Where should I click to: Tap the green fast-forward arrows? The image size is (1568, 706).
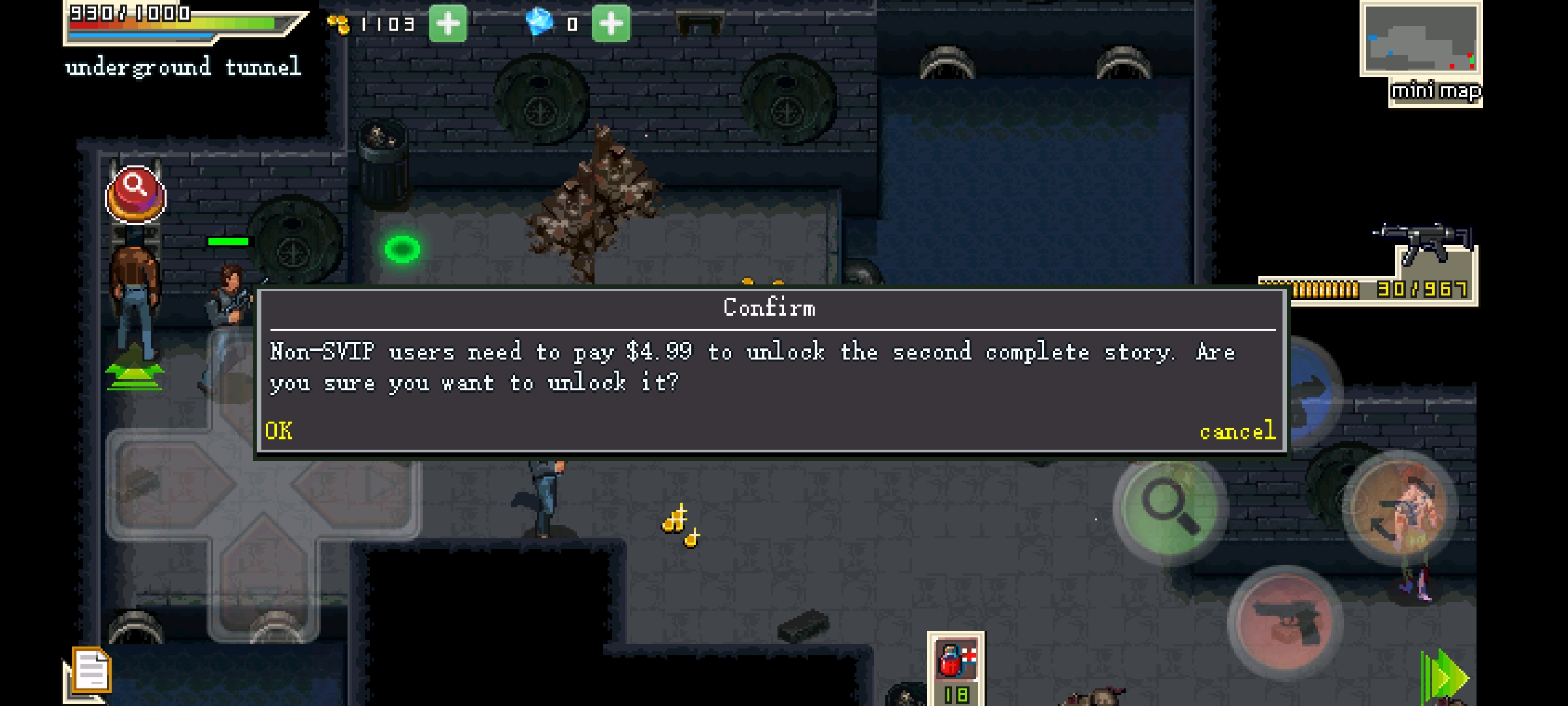point(1445,678)
